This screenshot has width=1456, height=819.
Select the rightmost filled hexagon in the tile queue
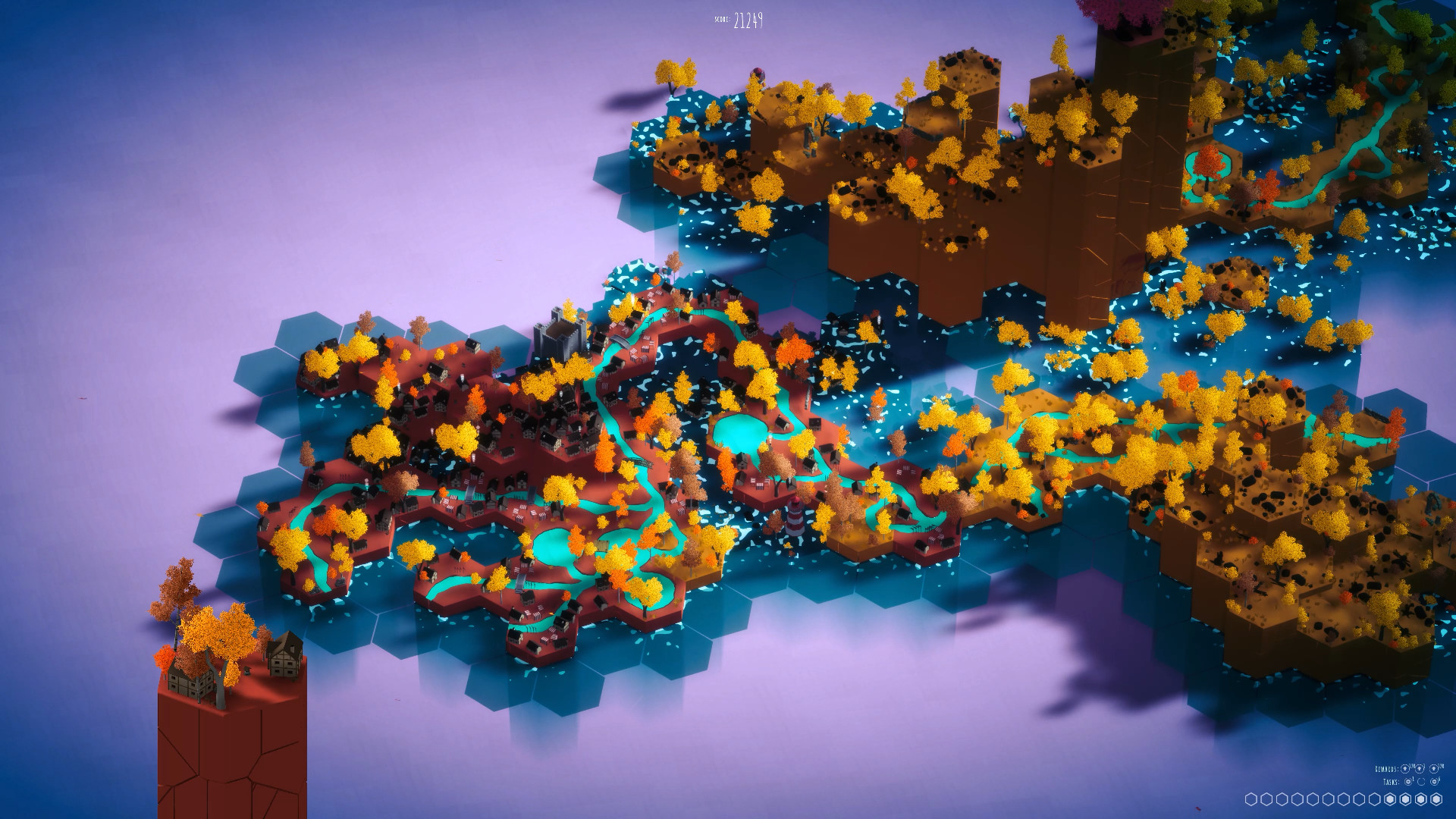[1436, 801]
